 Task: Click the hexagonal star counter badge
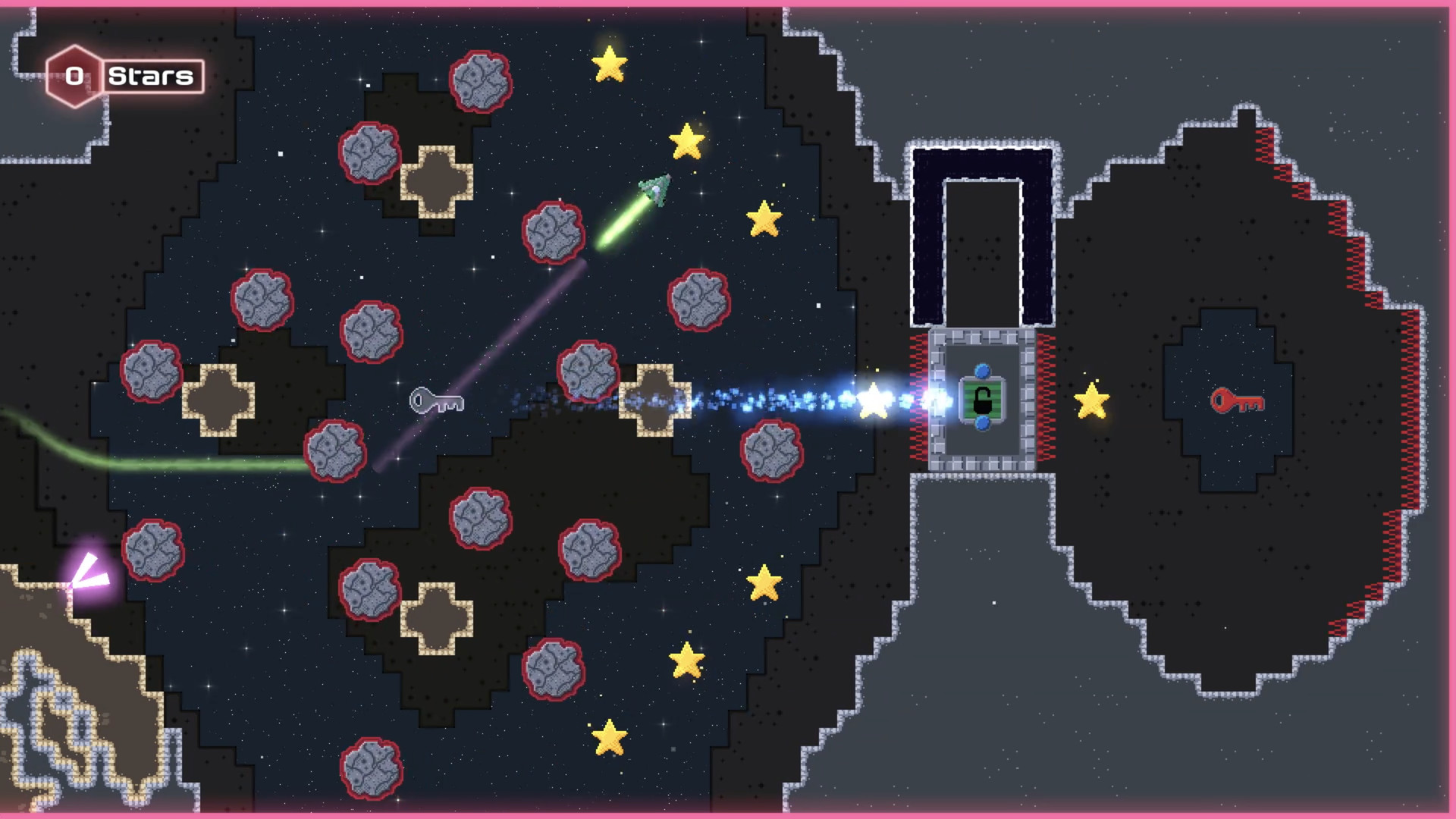point(74,75)
